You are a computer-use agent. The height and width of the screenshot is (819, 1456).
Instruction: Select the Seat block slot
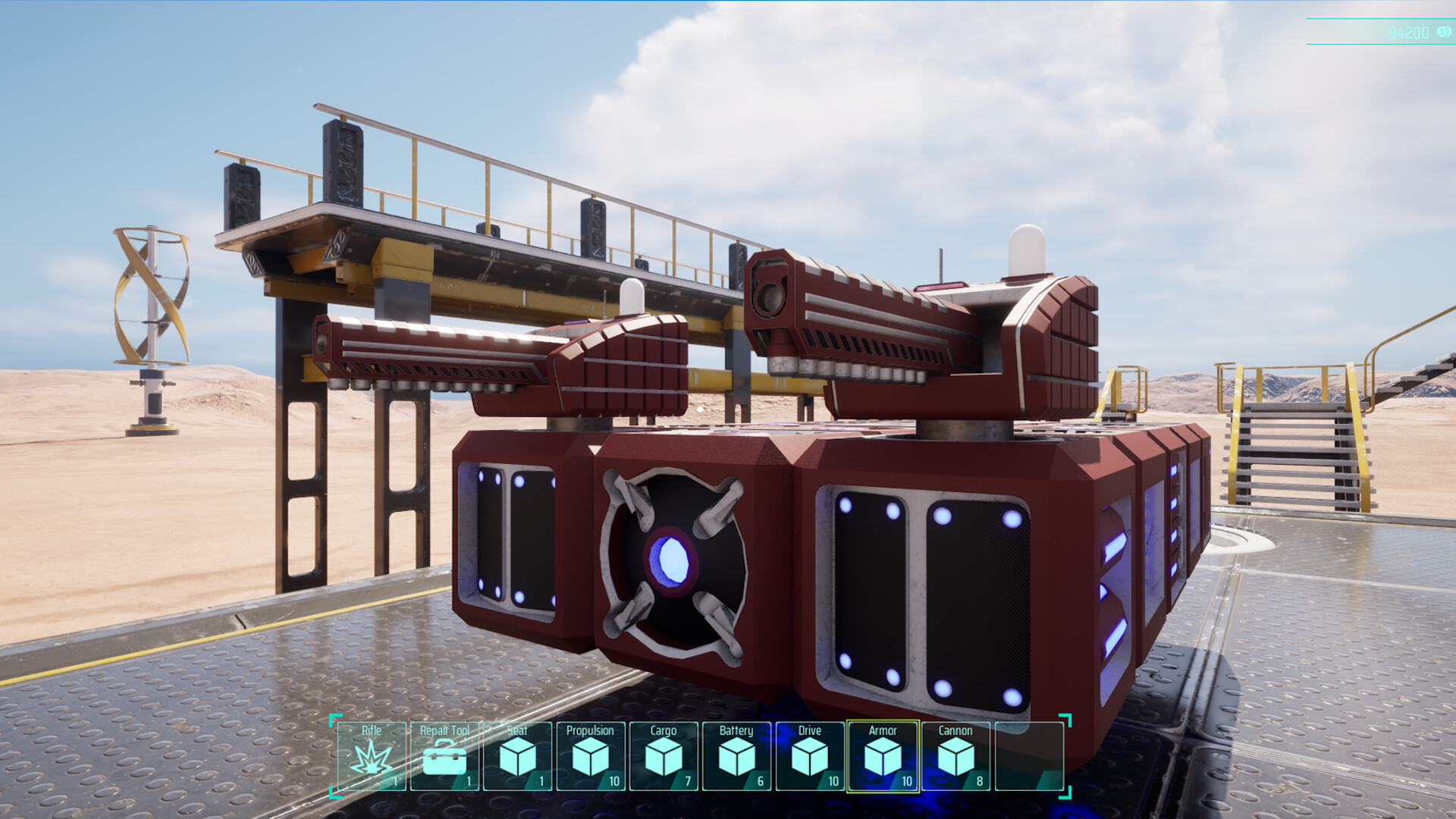516,756
